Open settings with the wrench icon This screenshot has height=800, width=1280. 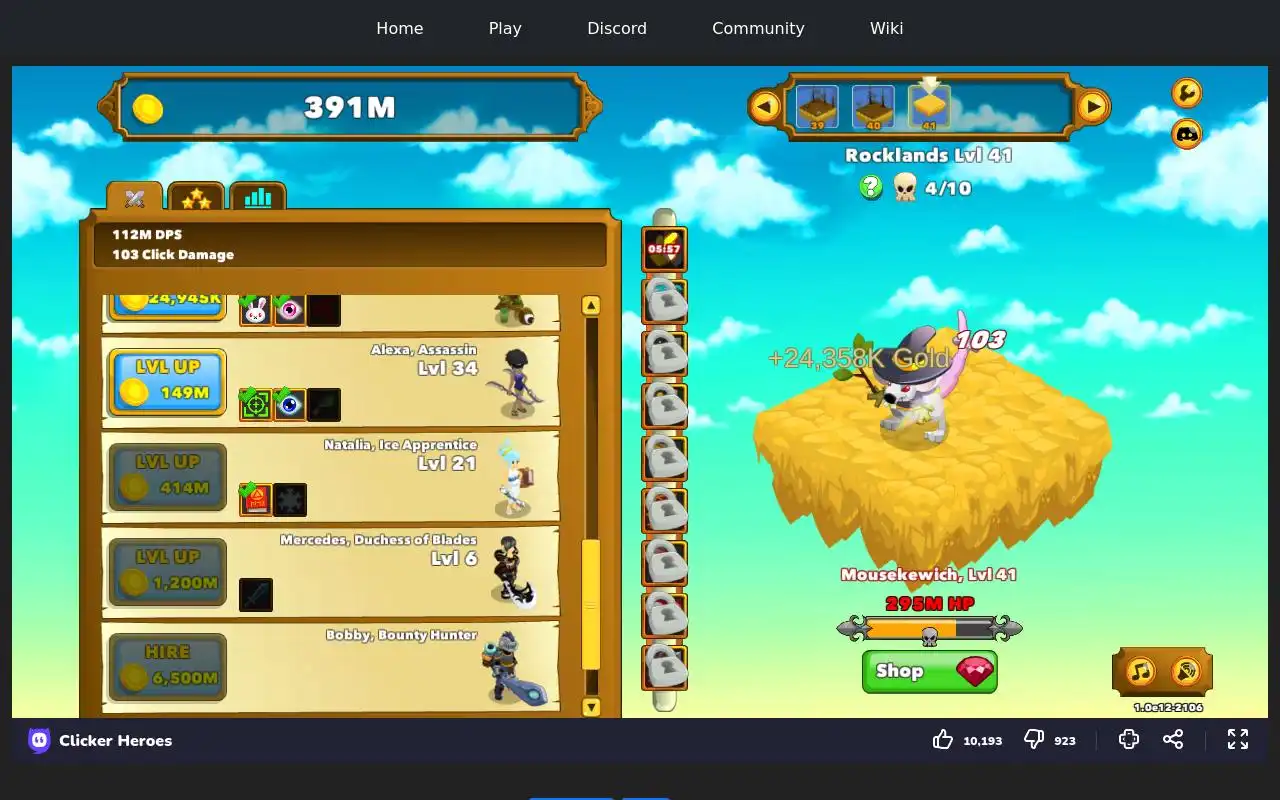[1186, 93]
